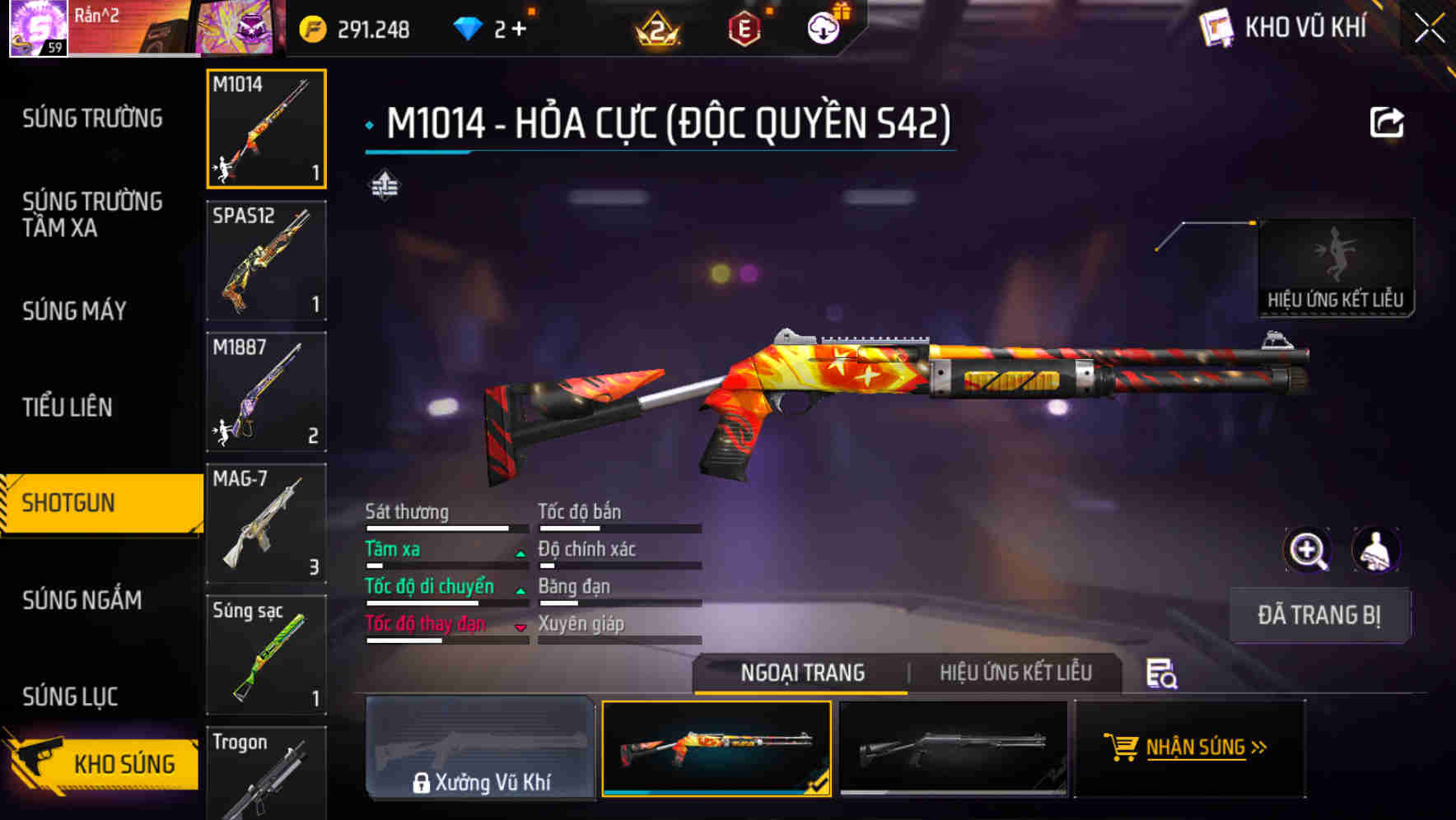Select the SÚNG LỤC category
The width and height of the screenshot is (1456, 820).
pos(70,696)
